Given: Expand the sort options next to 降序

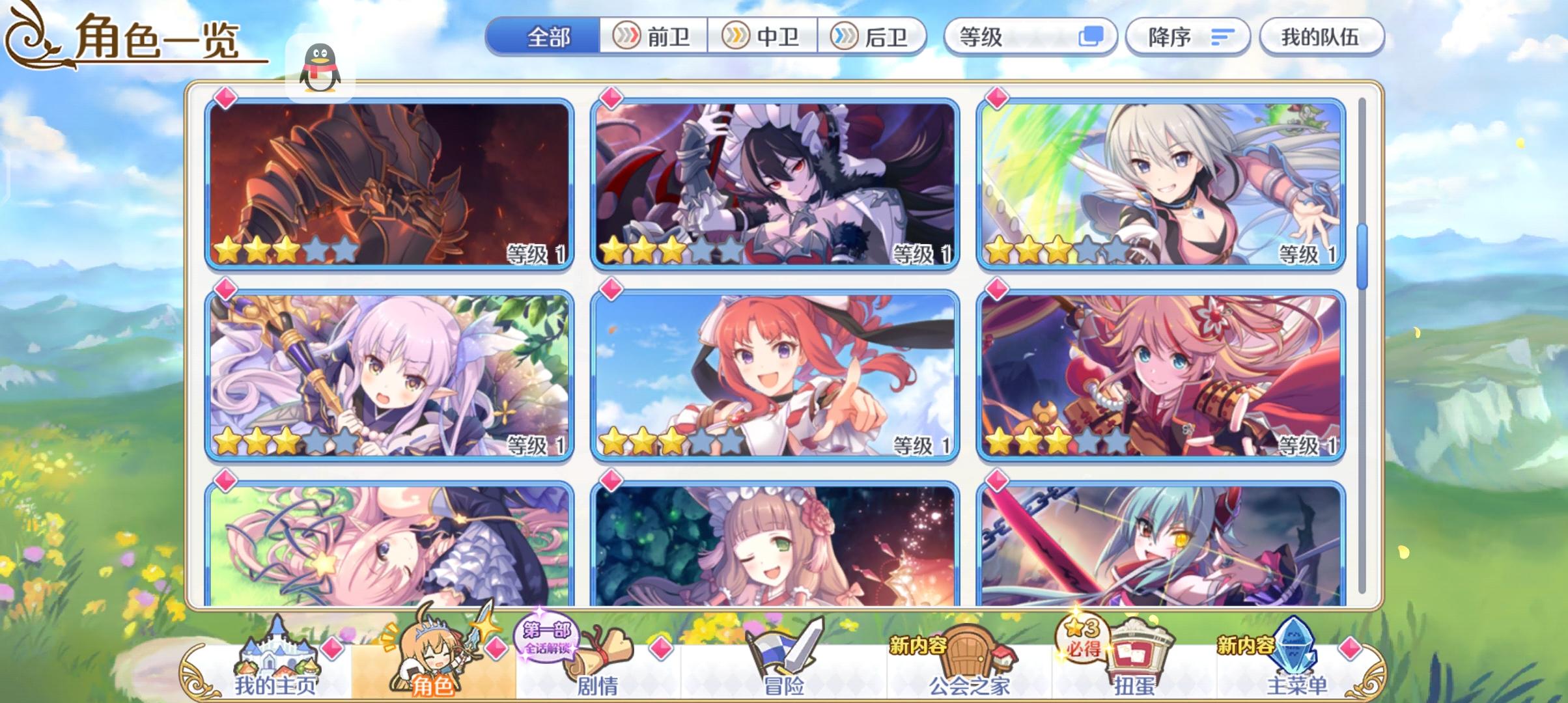Looking at the screenshot, I should point(1222,37).
